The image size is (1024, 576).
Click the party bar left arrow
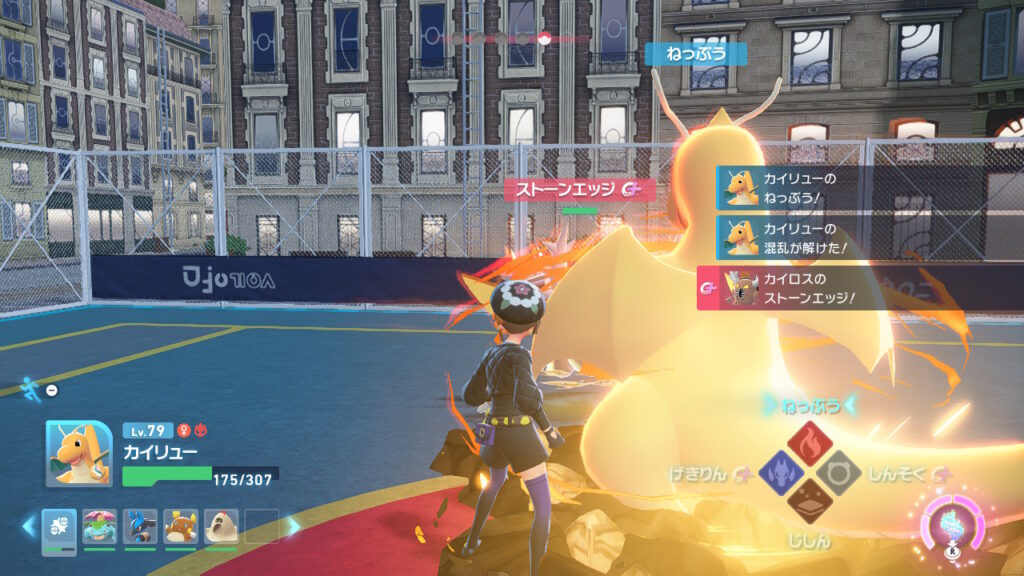pyautogui.click(x=30, y=525)
